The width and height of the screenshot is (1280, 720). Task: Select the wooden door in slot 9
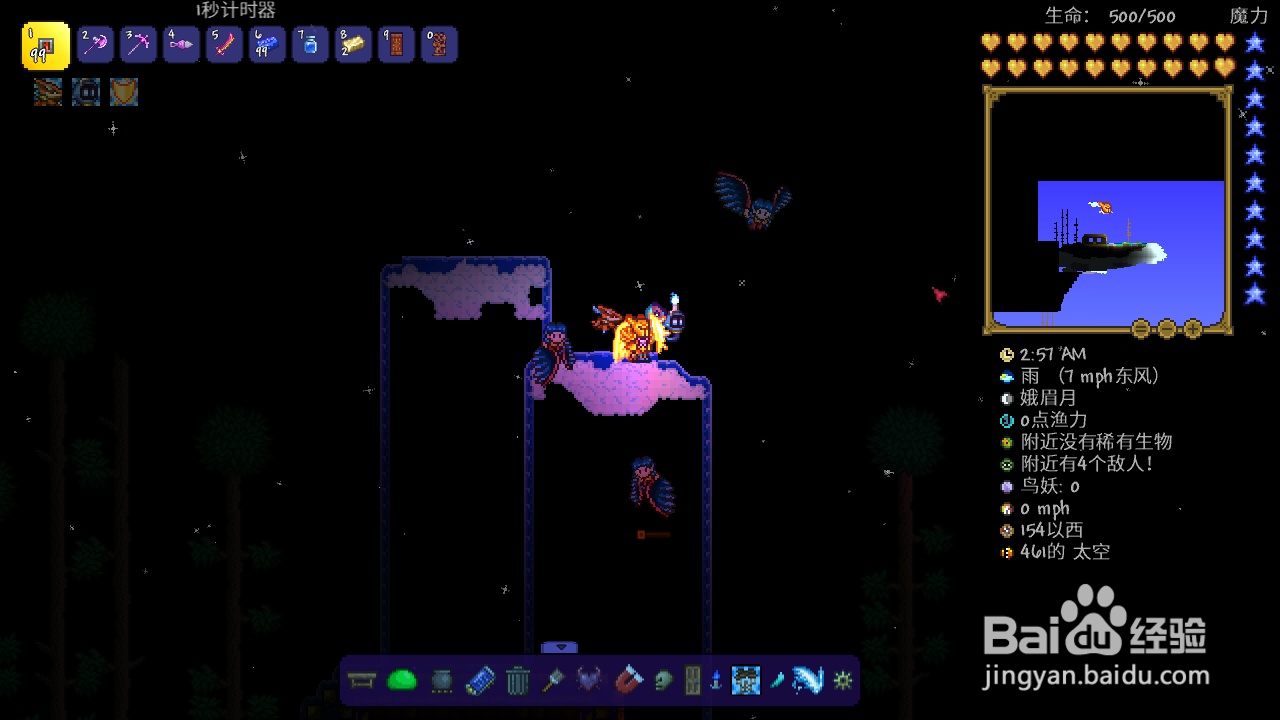397,45
